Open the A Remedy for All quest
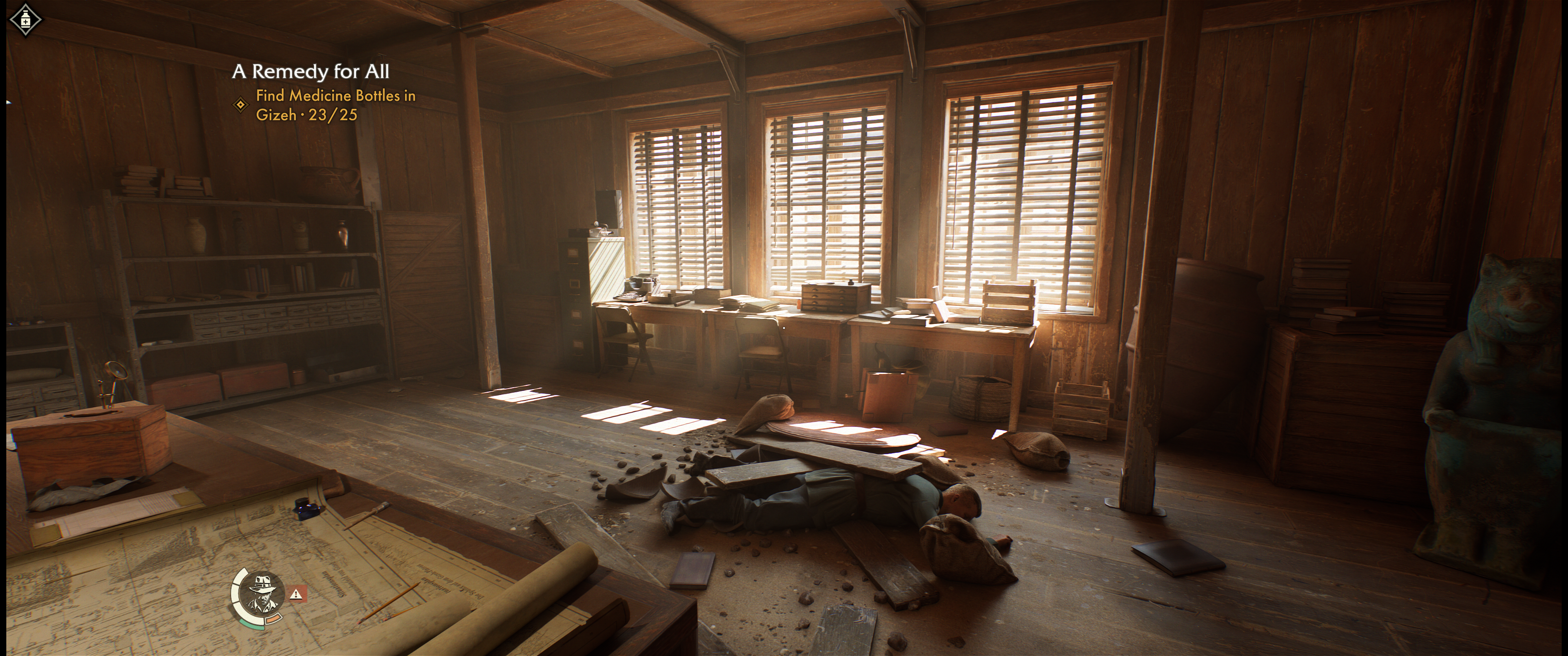Screen dimensions: 1568x656 coord(310,72)
